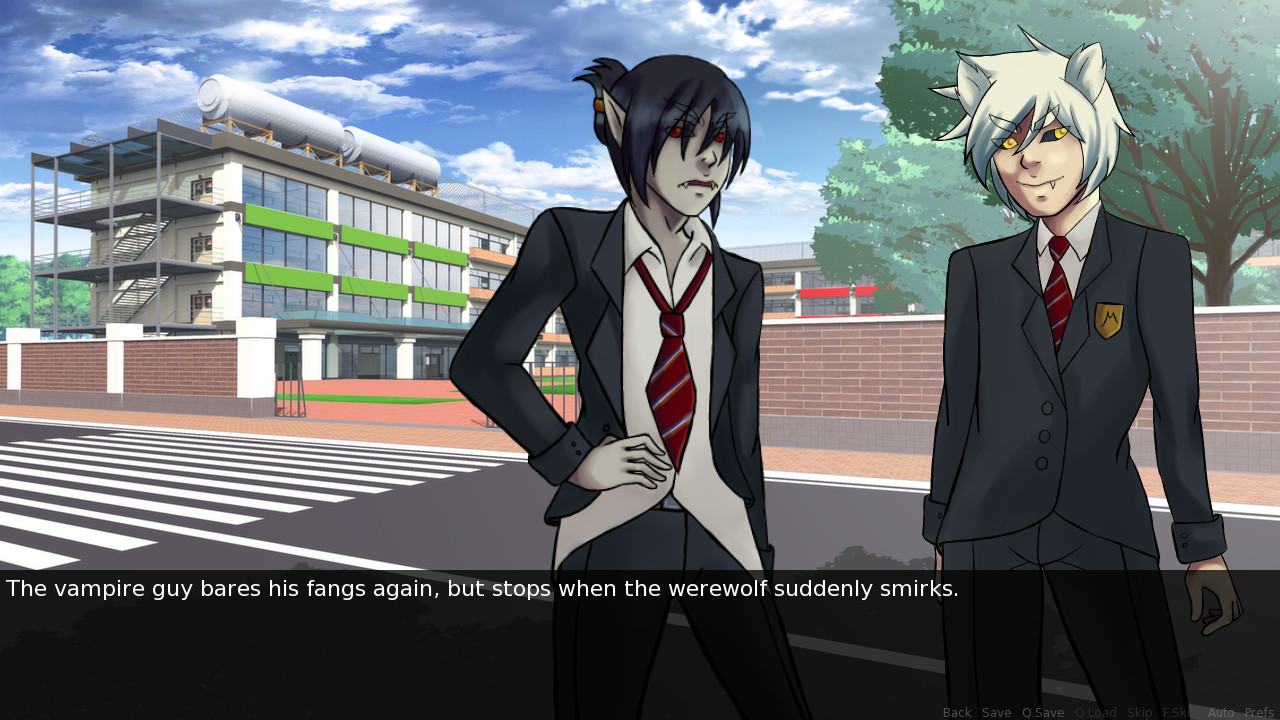Go back with the Back button
Viewport: 1280px width, 720px height.
pos(957,712)
